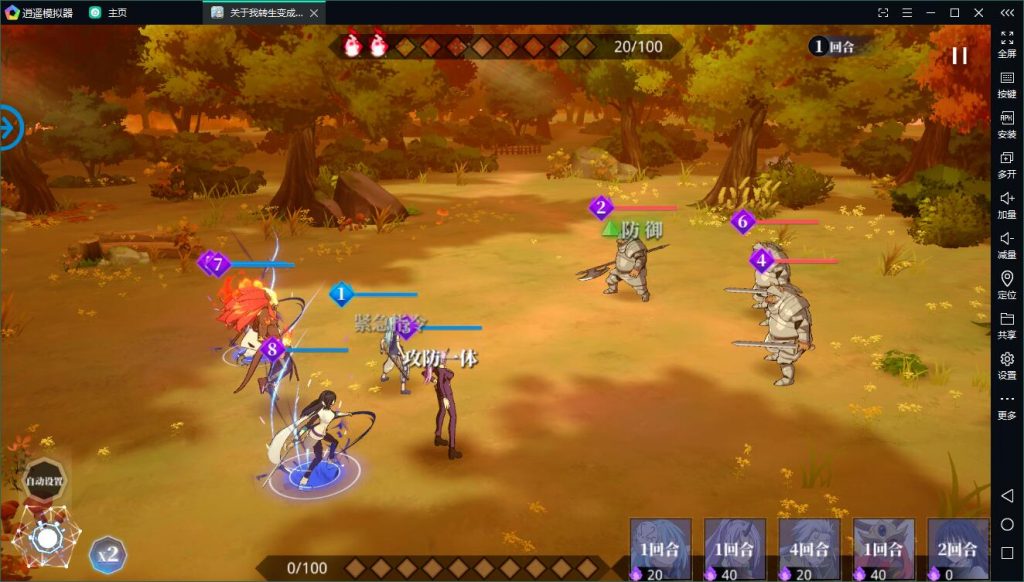This screenshot has width=1024, height=582.
Task: Open the 自动设置 auto settings
Action: (45, 481)
